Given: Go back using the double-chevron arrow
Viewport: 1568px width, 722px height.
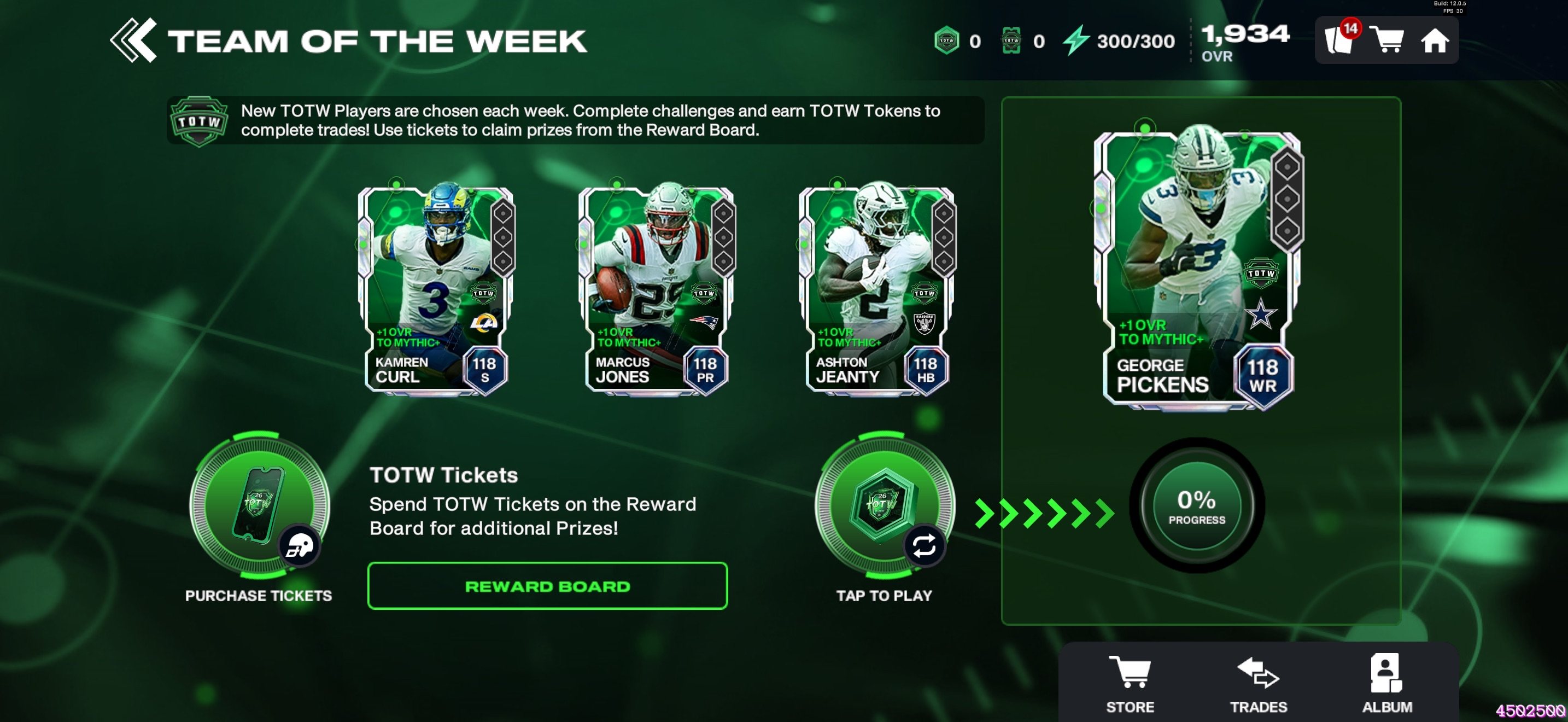Looking at the screenshot, I should (x=133, y=40).
